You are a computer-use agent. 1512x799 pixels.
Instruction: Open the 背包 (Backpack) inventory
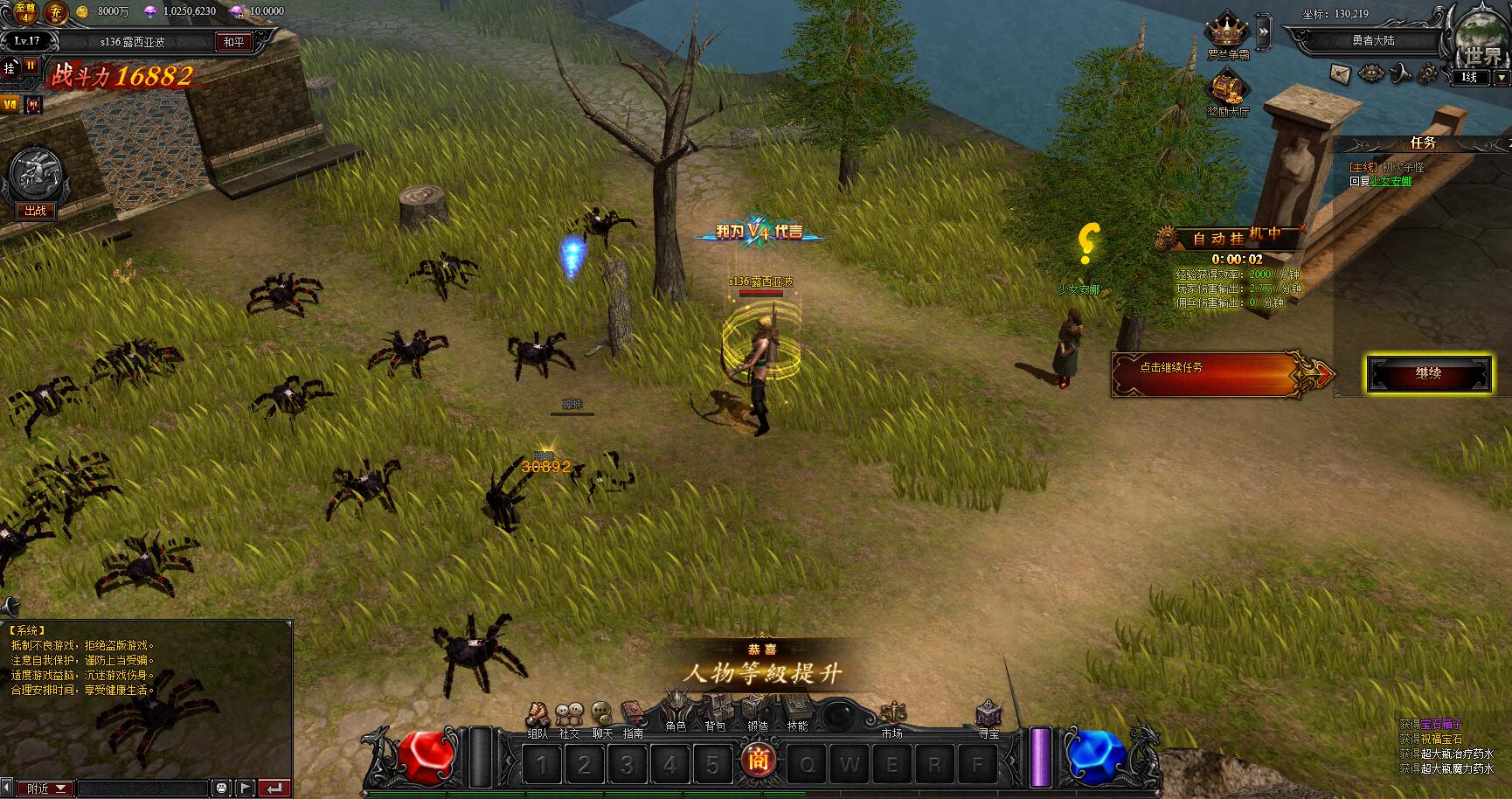(717, 708)
